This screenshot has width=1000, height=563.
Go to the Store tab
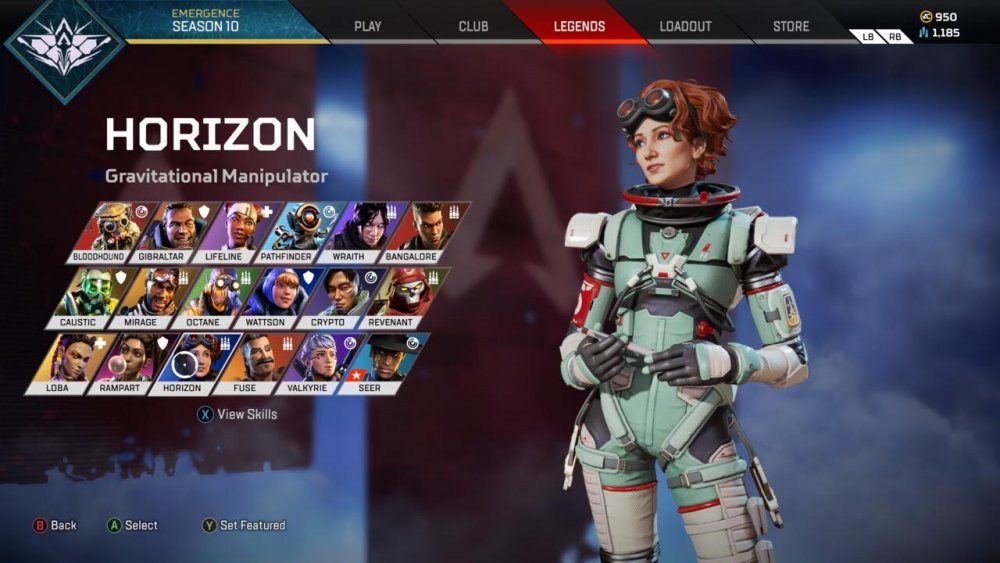coord(791,26)
